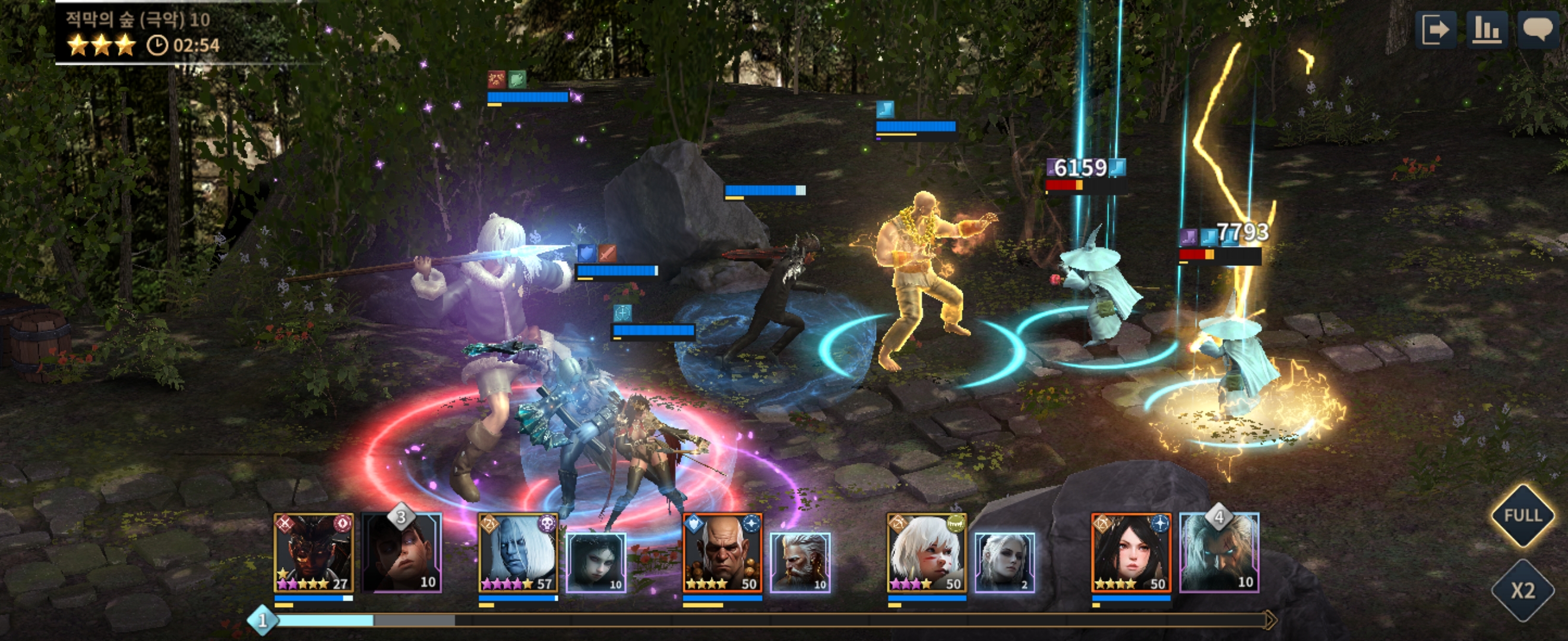This screenshot has width=1568, height=641.
Task: Exit the battle with the door-arrow button
Action: [x=1437, y=30]
